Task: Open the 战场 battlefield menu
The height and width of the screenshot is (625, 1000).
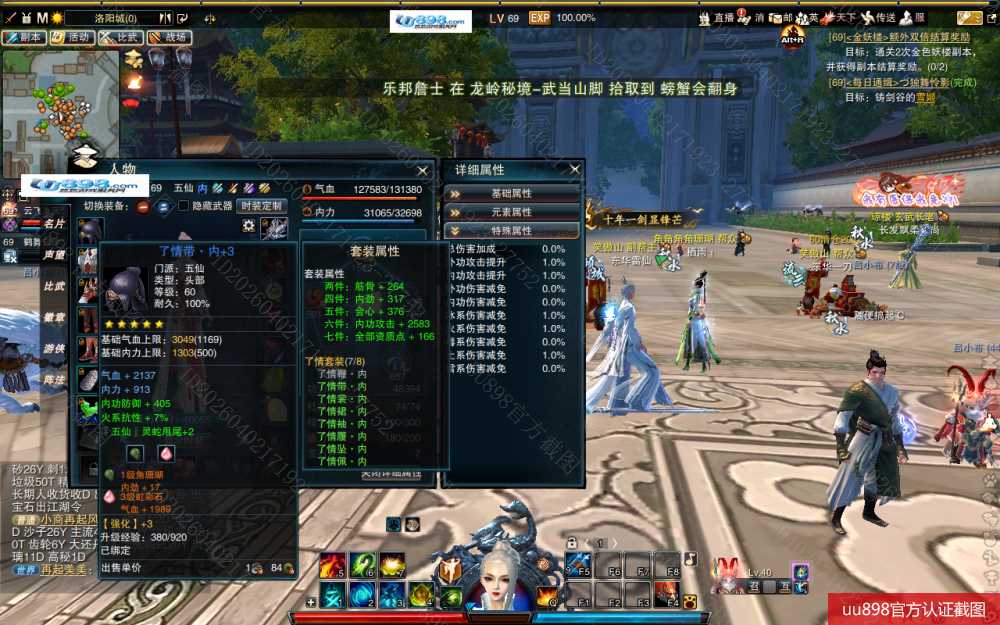Action: click(169, 37)
